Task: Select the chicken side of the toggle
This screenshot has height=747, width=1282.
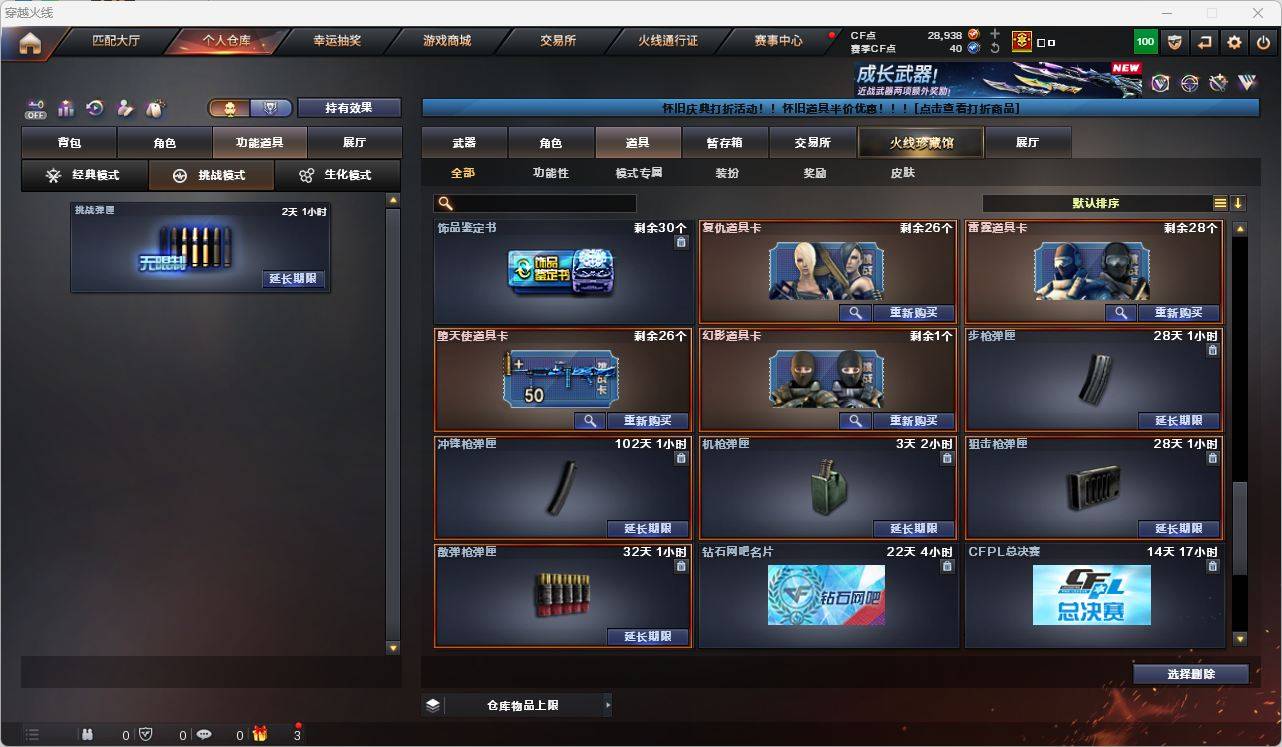Action: click(x=230, y=109)
